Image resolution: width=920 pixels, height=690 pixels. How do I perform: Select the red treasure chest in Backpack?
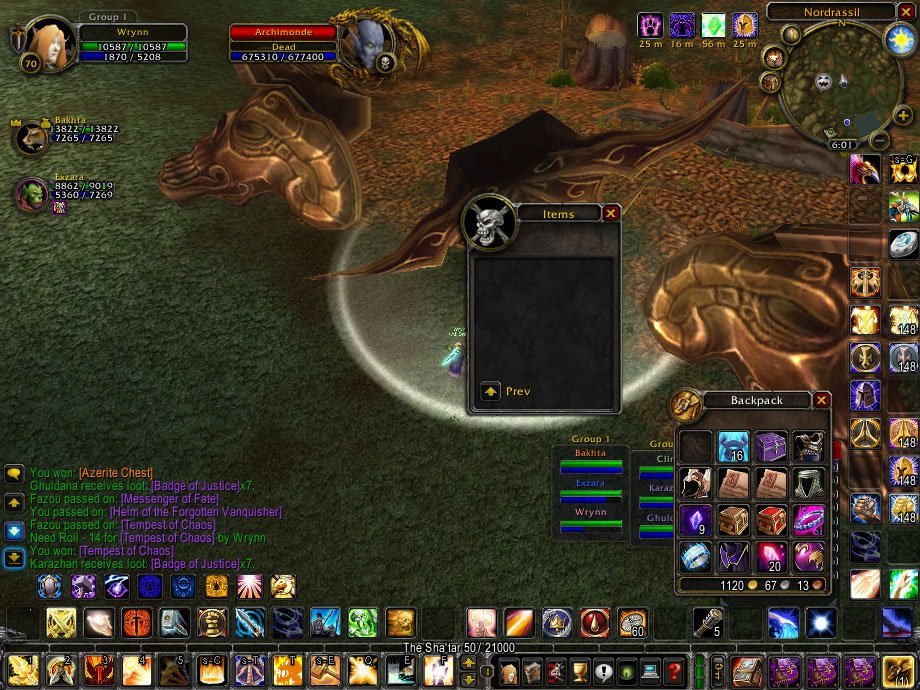tap(771, 519)
